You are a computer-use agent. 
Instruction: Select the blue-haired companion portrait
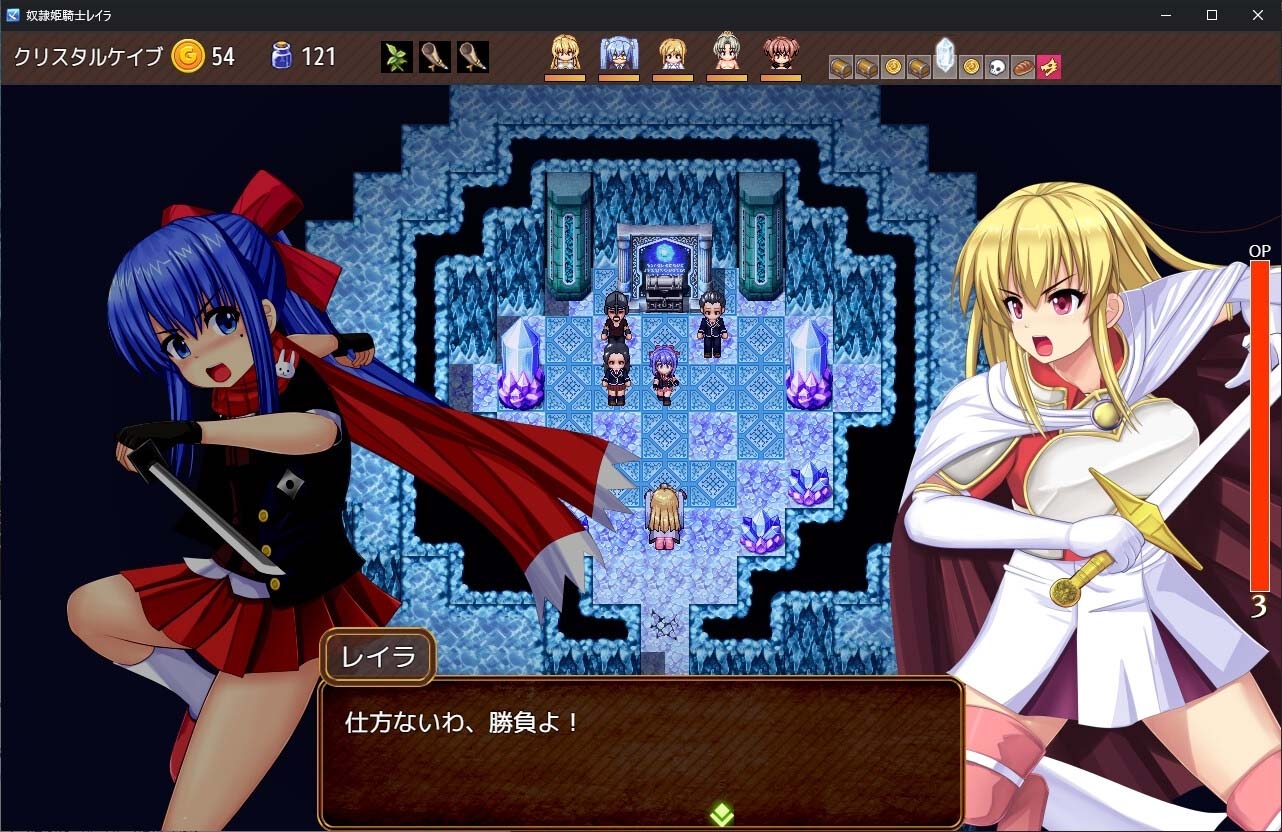click(618, 55)
